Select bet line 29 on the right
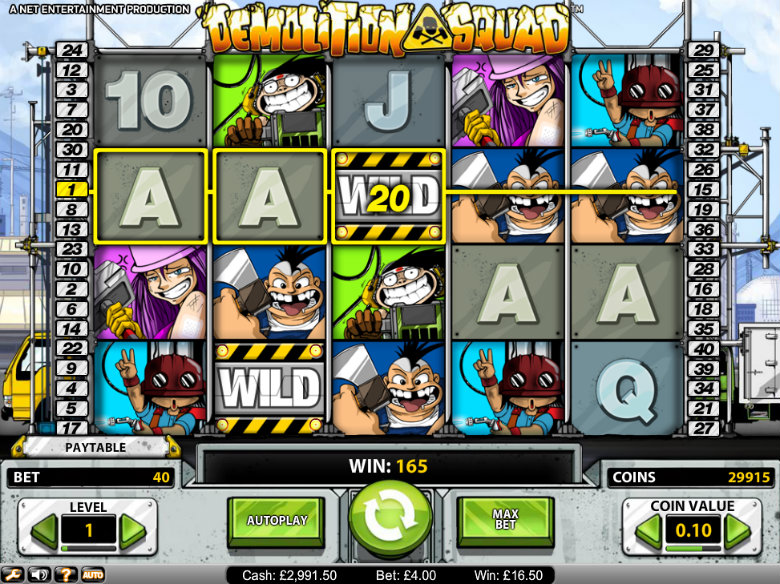This screenshot has width=780, height=584. tap(704, 50)
